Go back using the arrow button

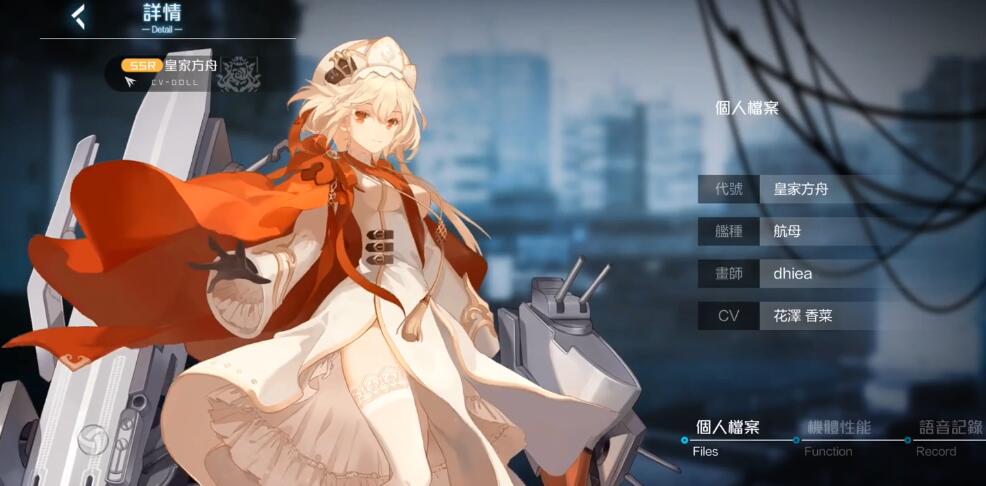click(78, 16)
